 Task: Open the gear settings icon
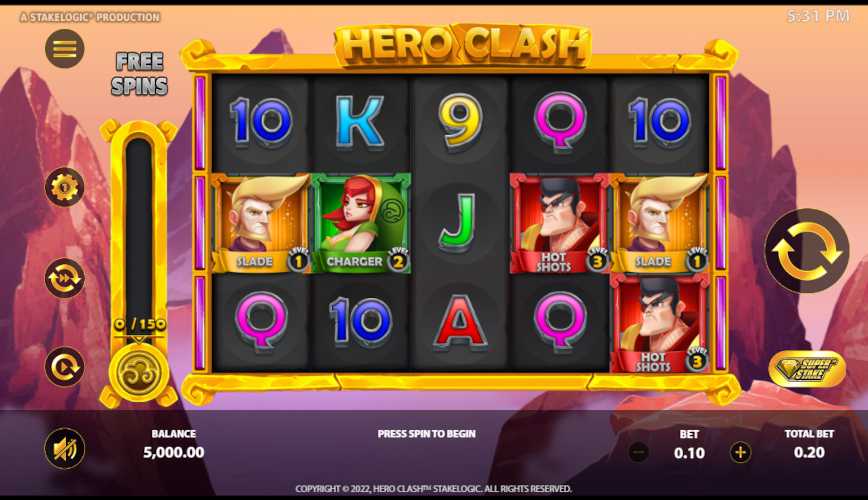(65, 187)
